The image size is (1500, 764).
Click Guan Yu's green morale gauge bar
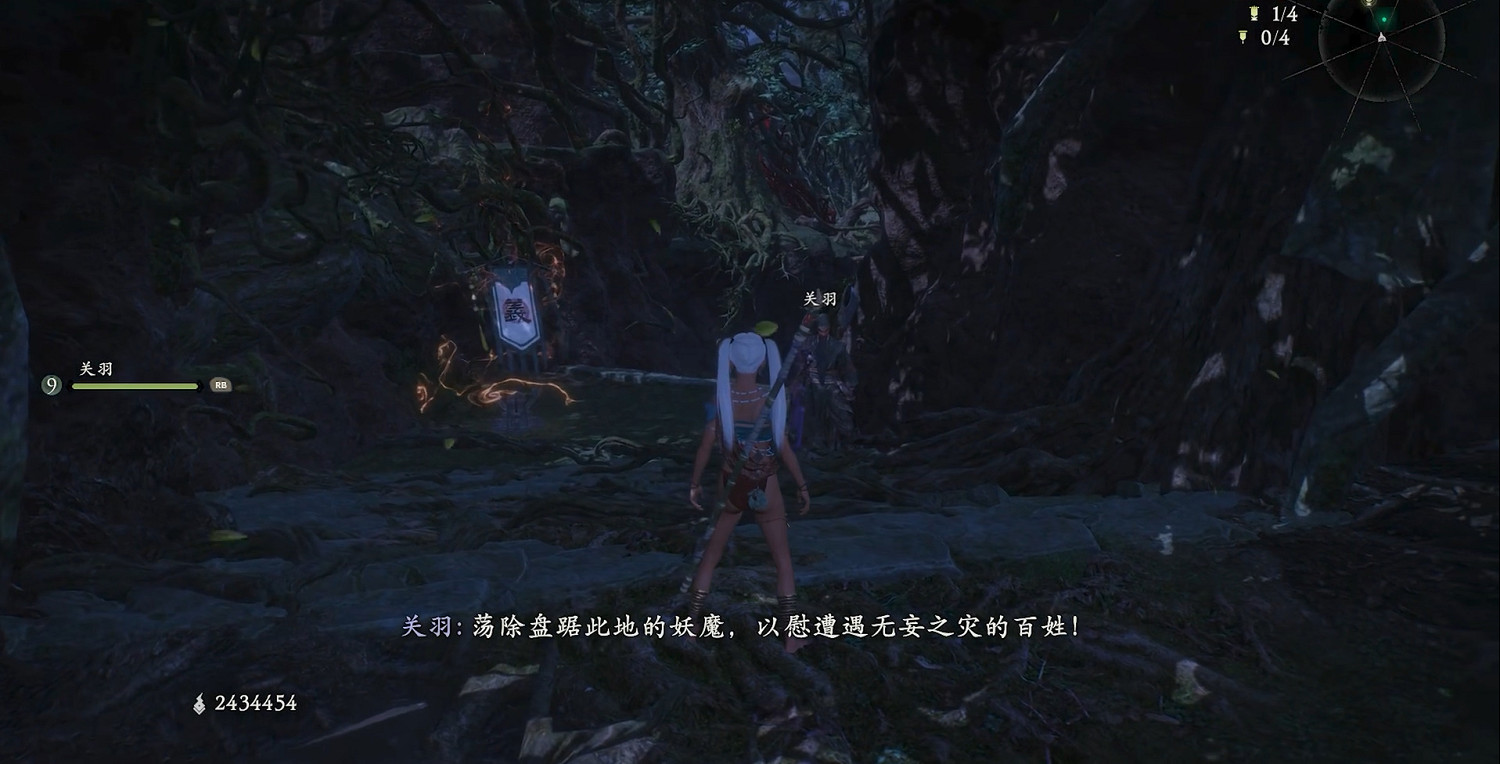[x=135, y=385]
